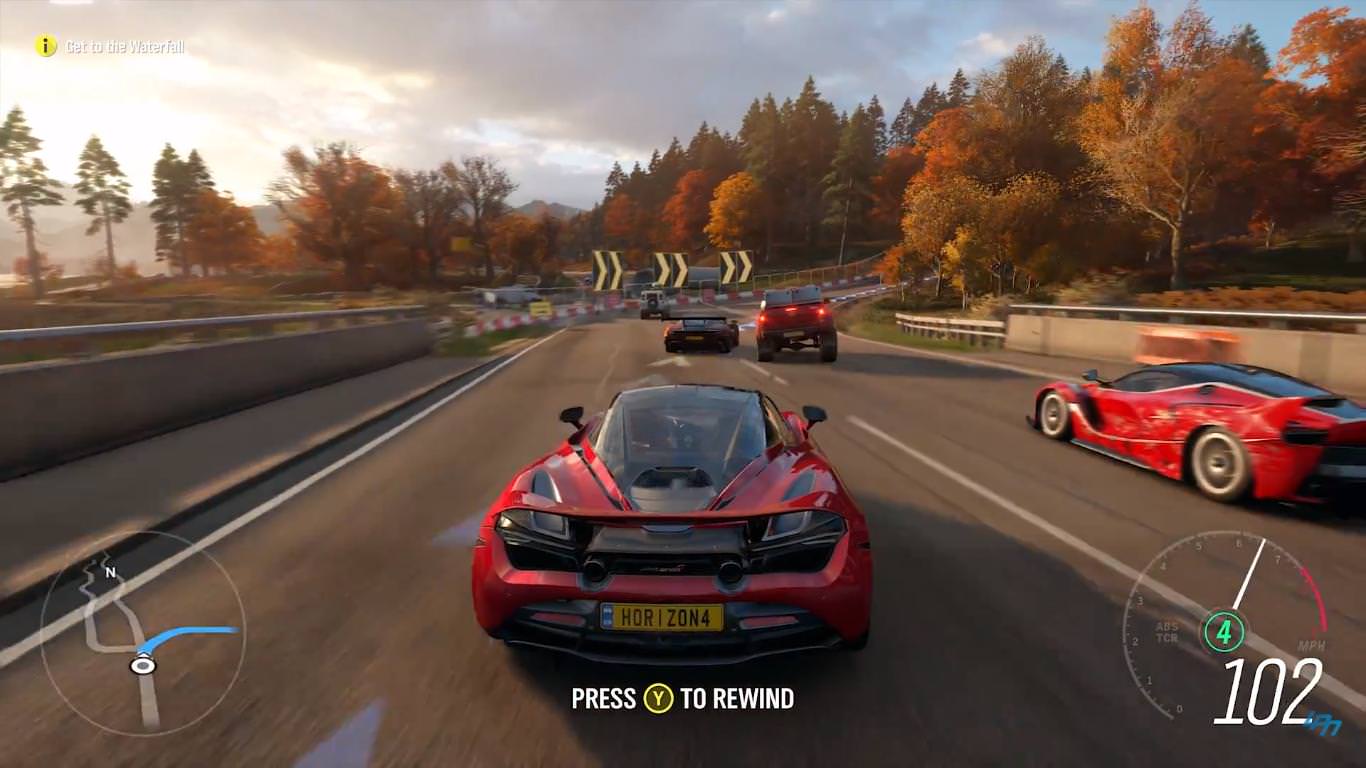1366x768 pixels.
Task: Click the green gear indicator showing 4
Action: pyautogui.click(x=1225, y=630)
